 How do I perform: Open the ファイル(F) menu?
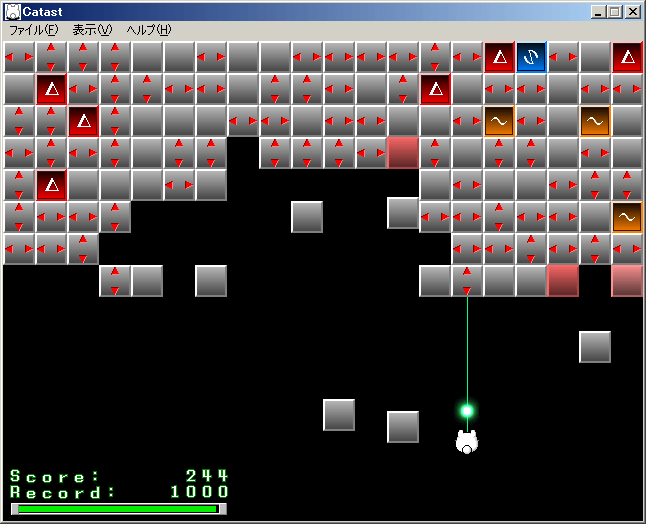[x=33, y=30]
